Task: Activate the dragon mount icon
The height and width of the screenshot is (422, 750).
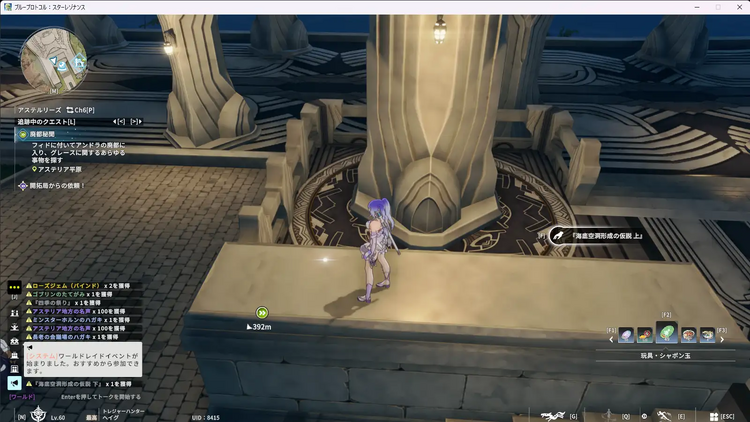Action: tap(553, 414)
